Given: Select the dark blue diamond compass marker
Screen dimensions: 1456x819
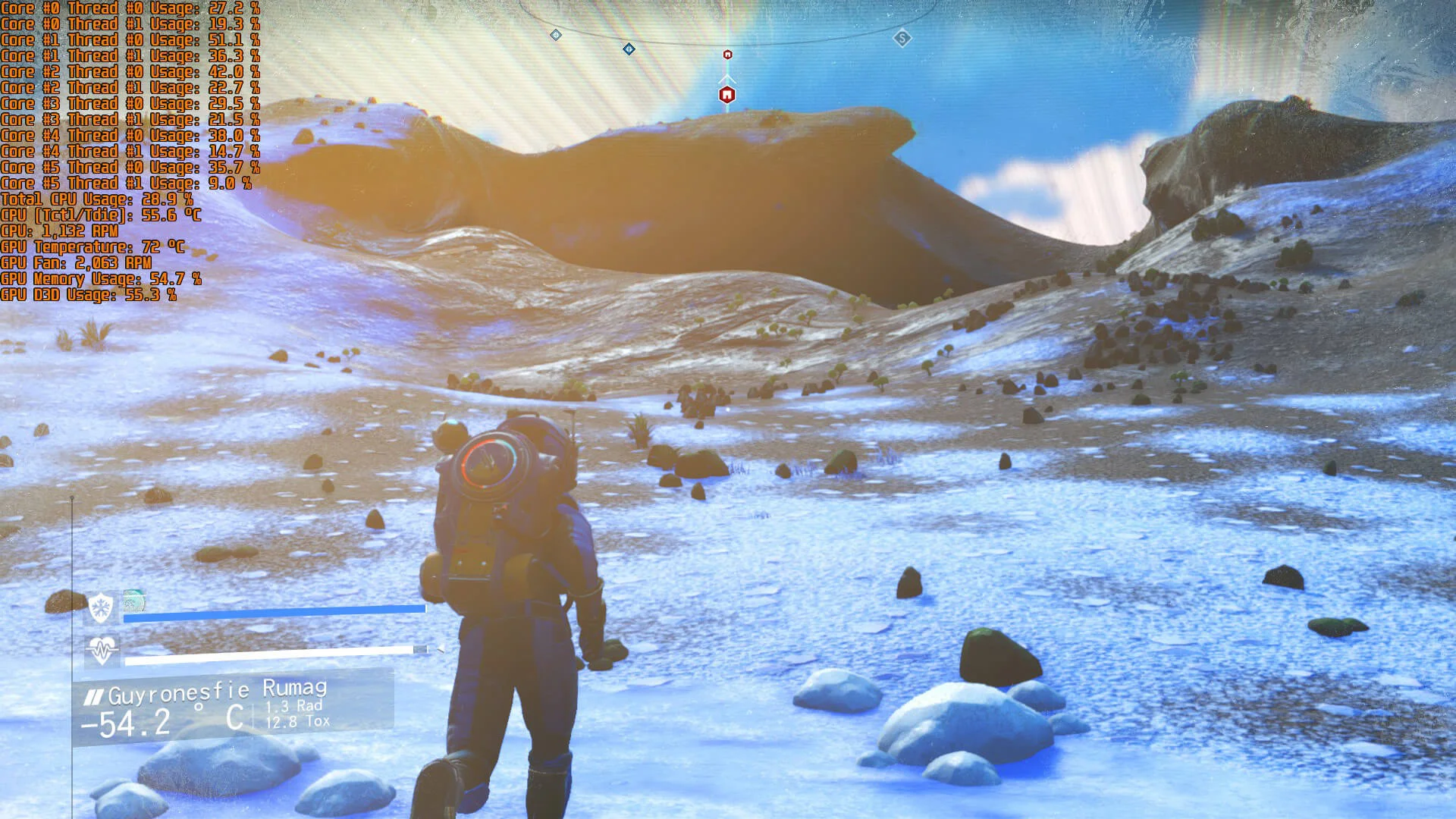Looking at the screenshot, I should pyautogui.click(x=629, y=49).
